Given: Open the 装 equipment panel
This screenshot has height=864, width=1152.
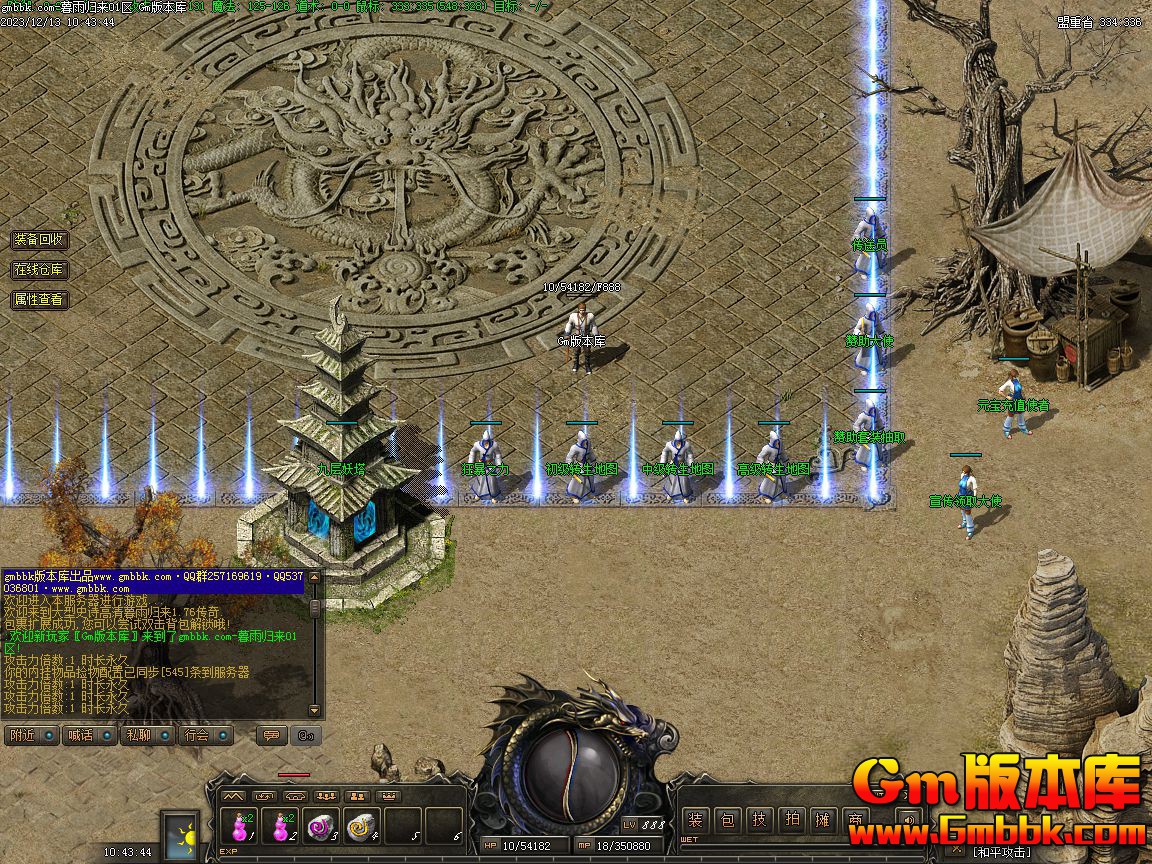Looking at the screenshot, I should [x=696, y=821].
